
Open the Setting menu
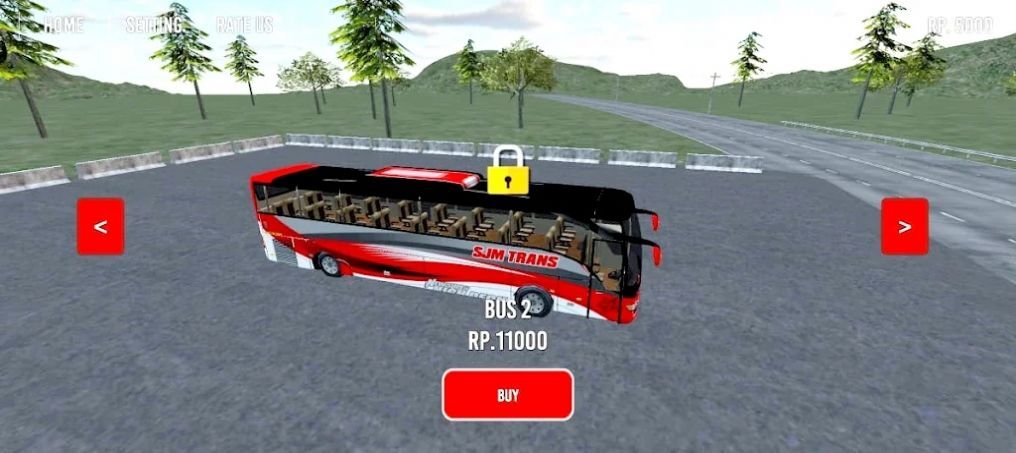[x=153, y=25]
